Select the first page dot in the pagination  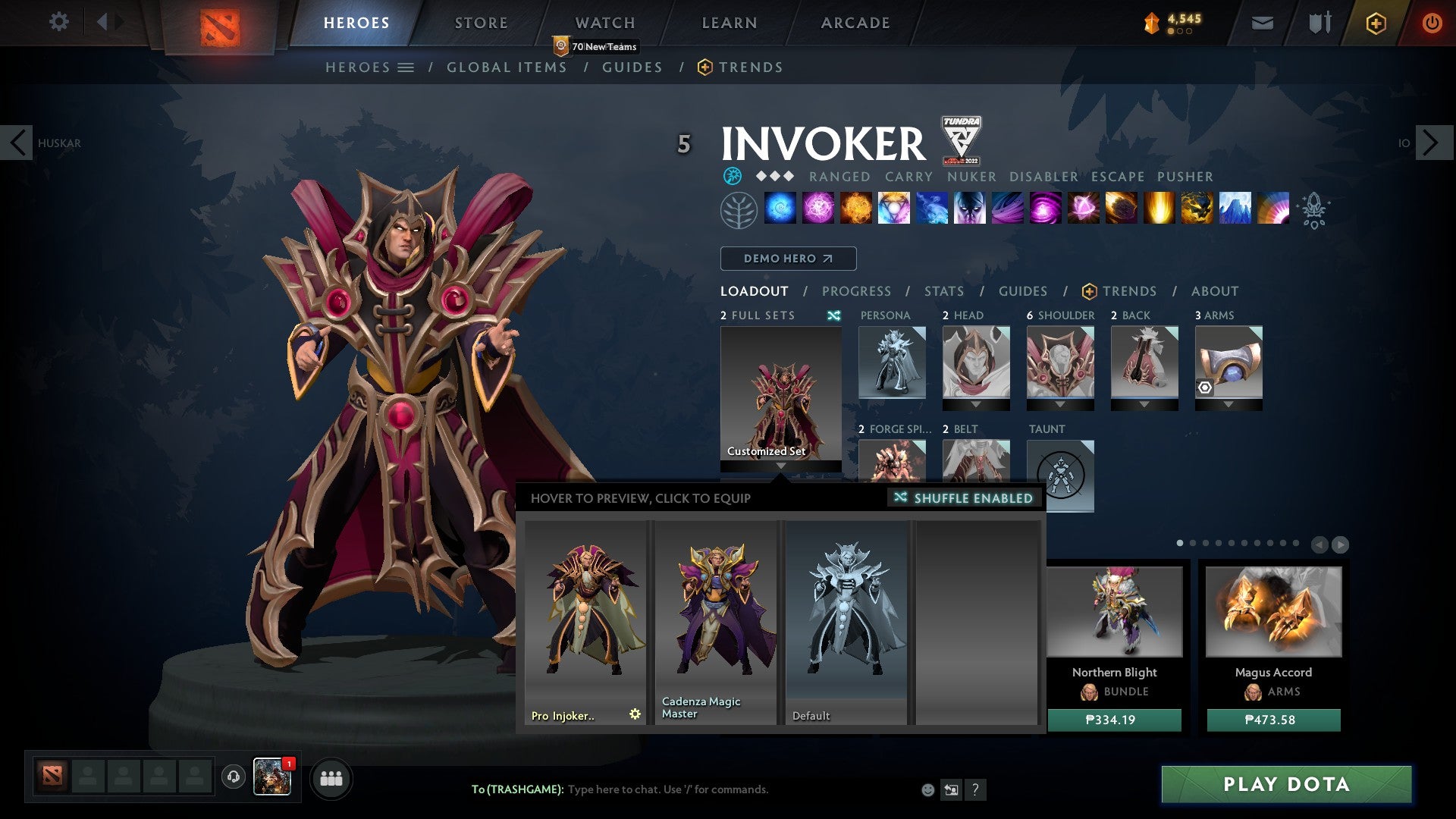[x=1179, y=543]
